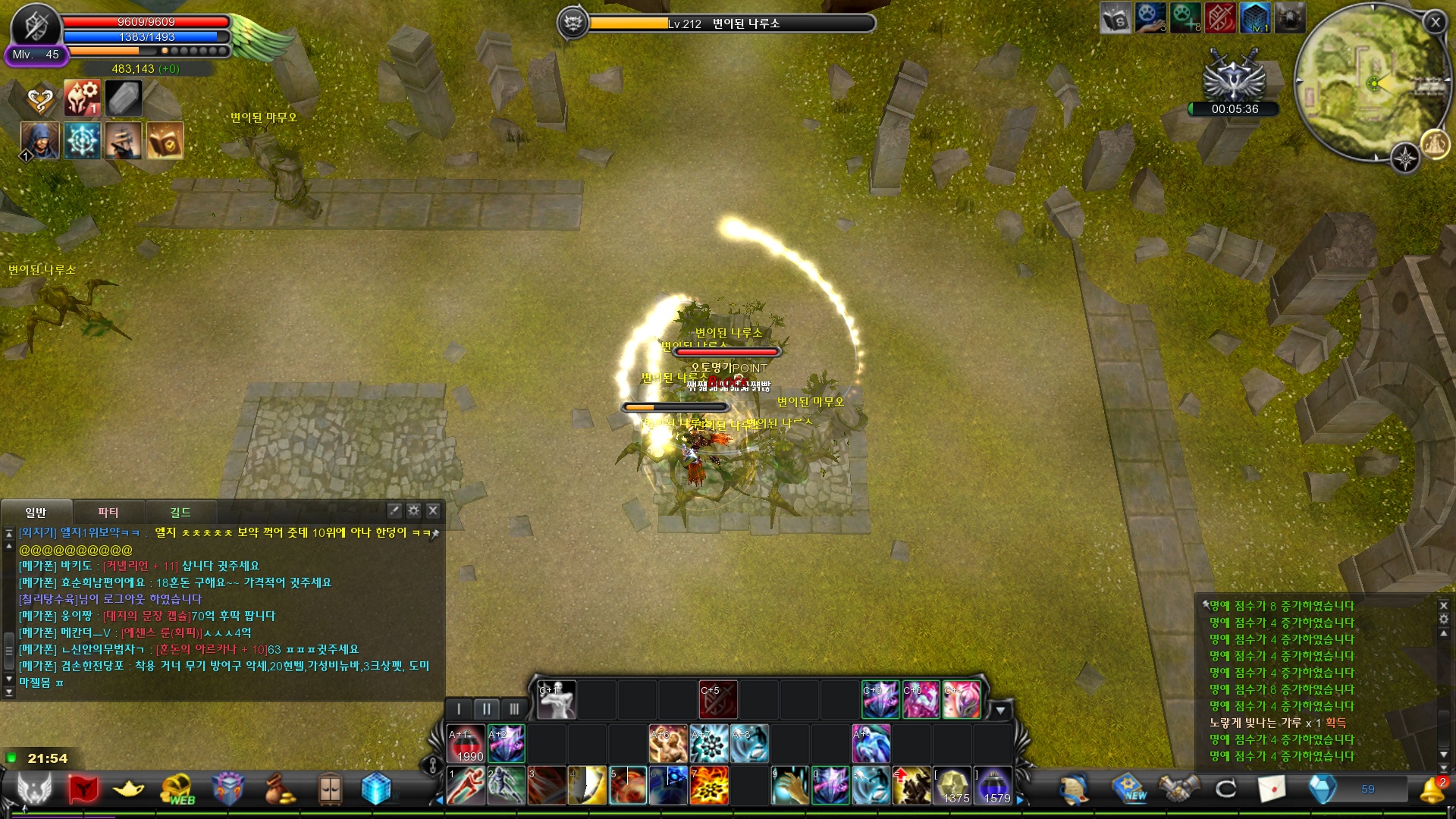Click the blue paw buff icon showing 3

click(1151, 17)
